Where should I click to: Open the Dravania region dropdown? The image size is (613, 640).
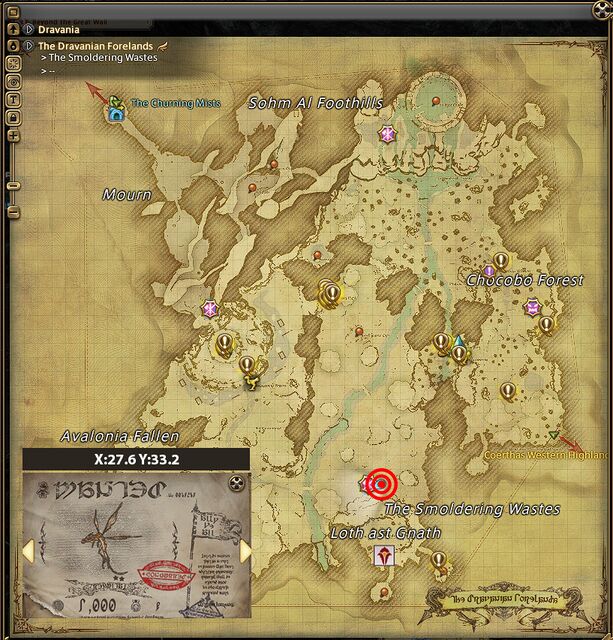click(28, 29)
